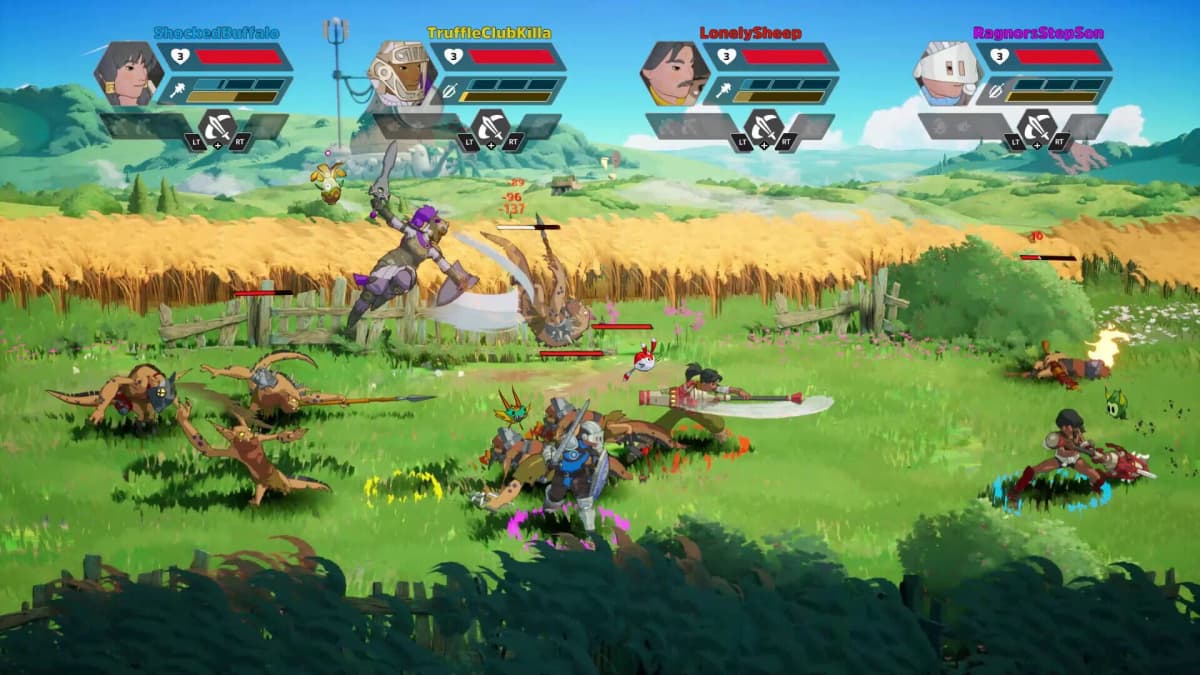Select LonelySheep's mustached character portrait
This screenshot has width=1200, height=675.
point(675,74)
